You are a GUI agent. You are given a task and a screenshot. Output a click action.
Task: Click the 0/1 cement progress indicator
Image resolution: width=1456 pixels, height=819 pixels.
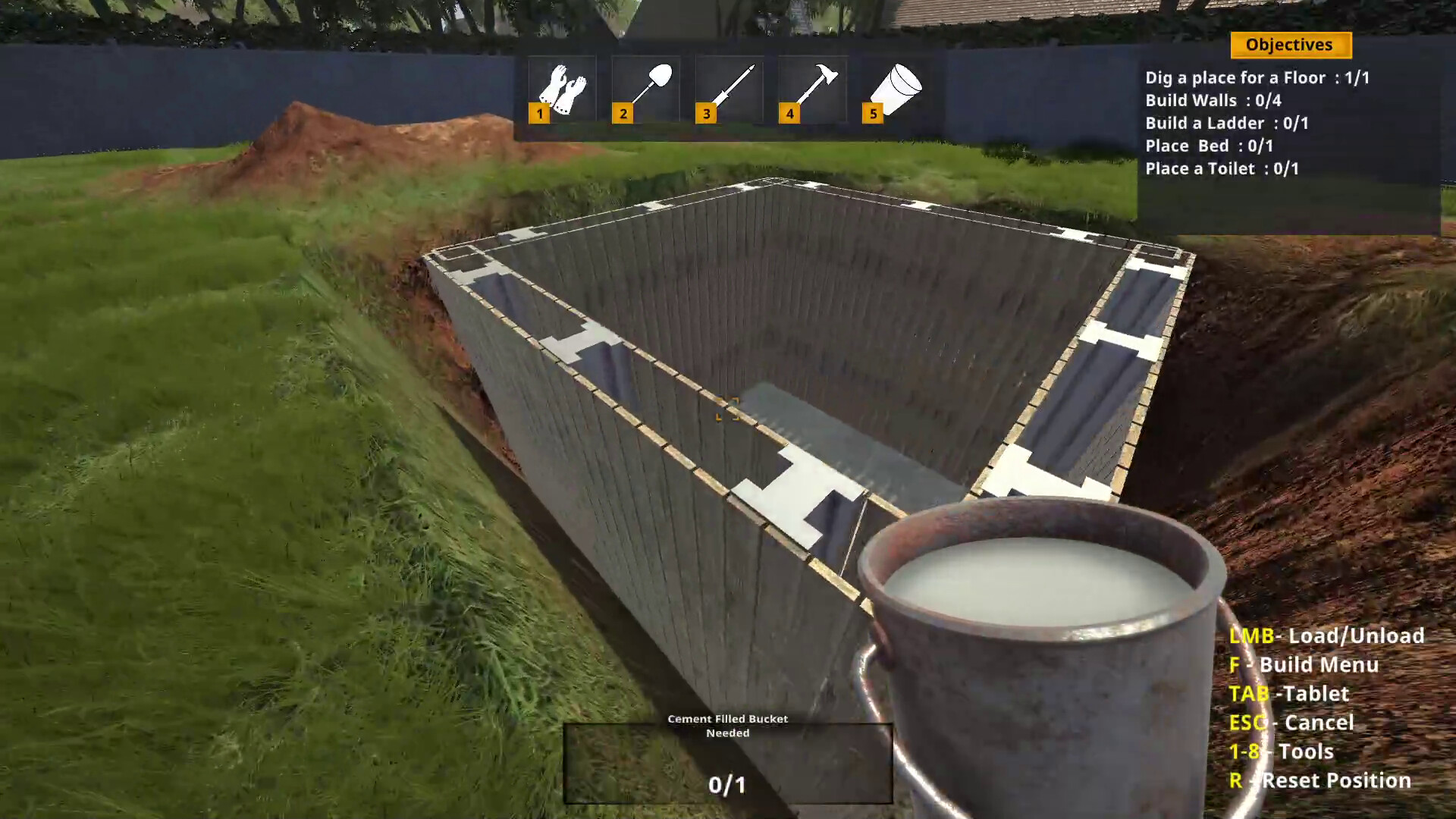[x=727, y=786]
